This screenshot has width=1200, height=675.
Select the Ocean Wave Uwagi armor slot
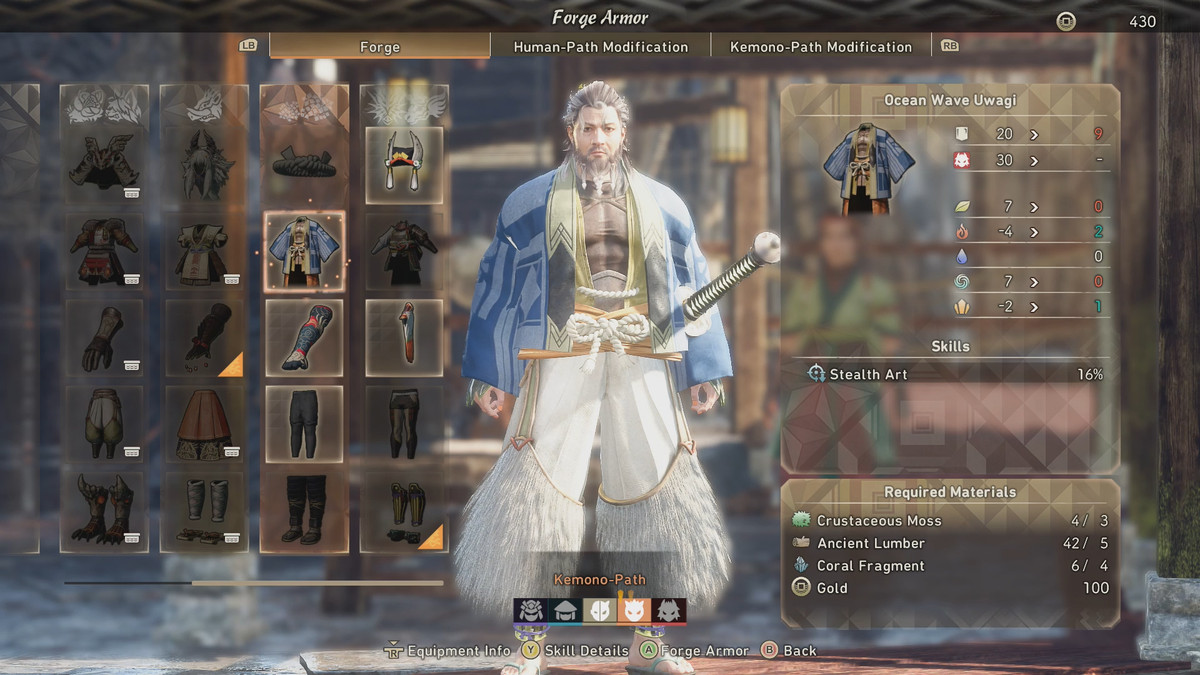(x=304, y=251)
